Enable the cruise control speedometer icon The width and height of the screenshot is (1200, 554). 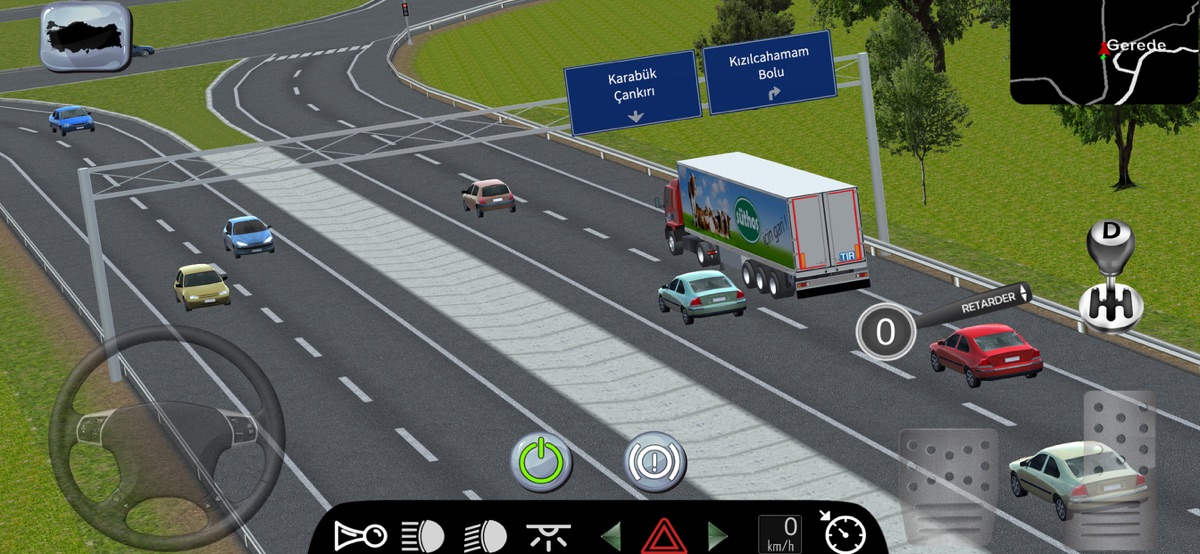(x=842, y=533)
